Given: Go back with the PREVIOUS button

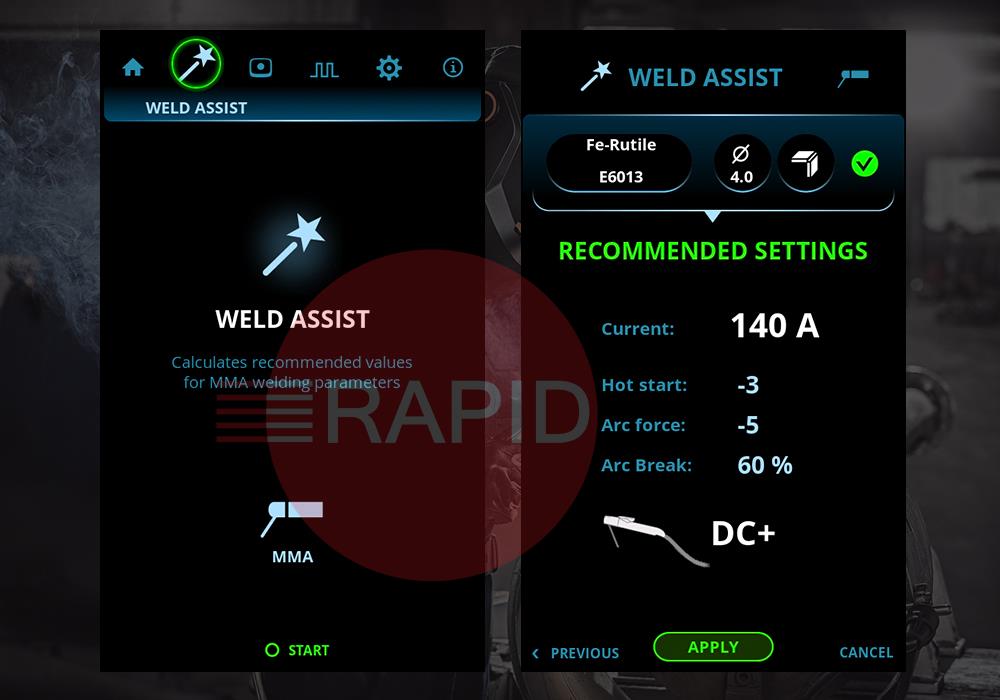Looking at the screenshot, I should [x=576, y=653].
